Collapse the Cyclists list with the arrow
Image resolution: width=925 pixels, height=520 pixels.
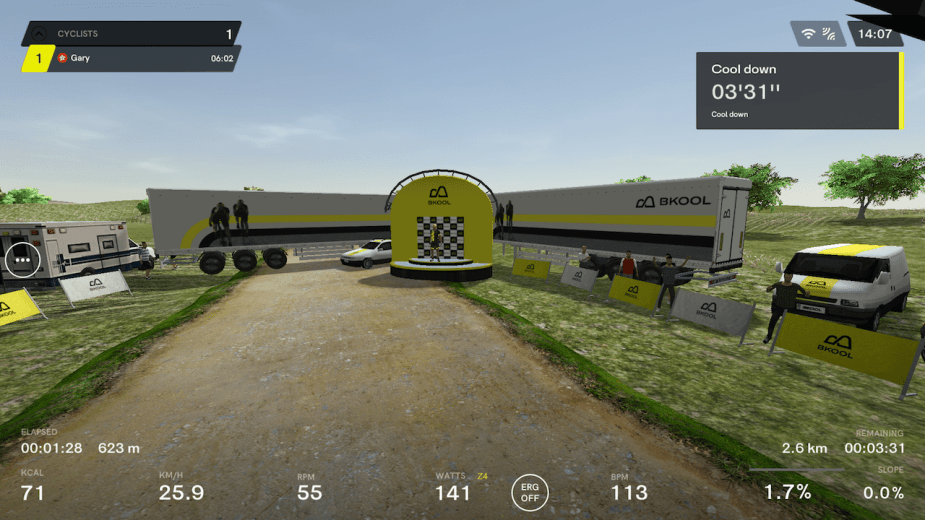point(39,34)
